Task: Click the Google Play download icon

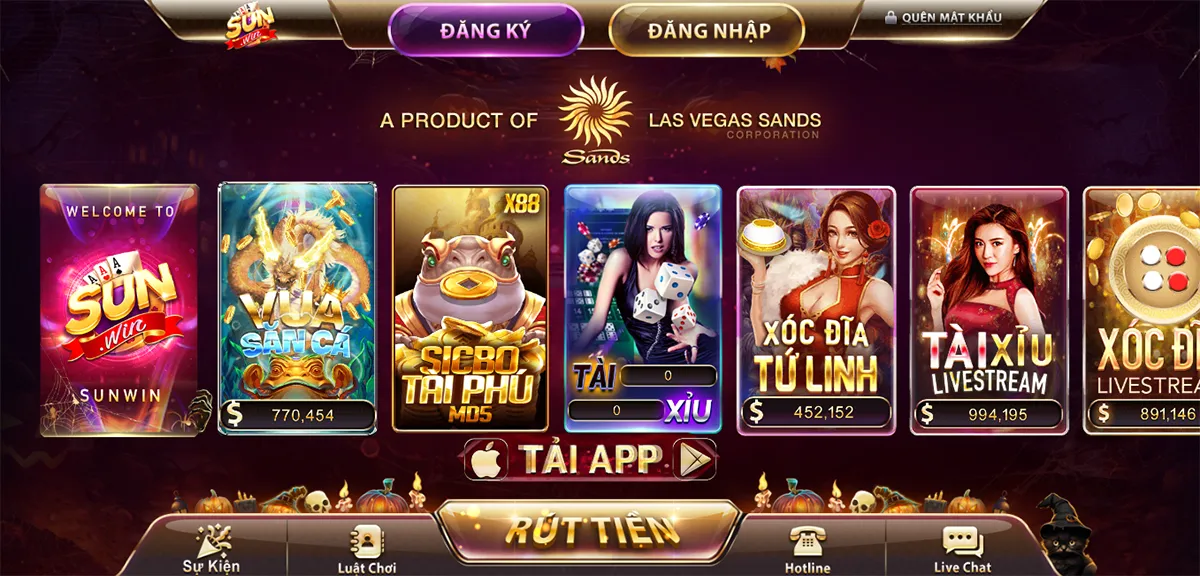Action: 695,459
